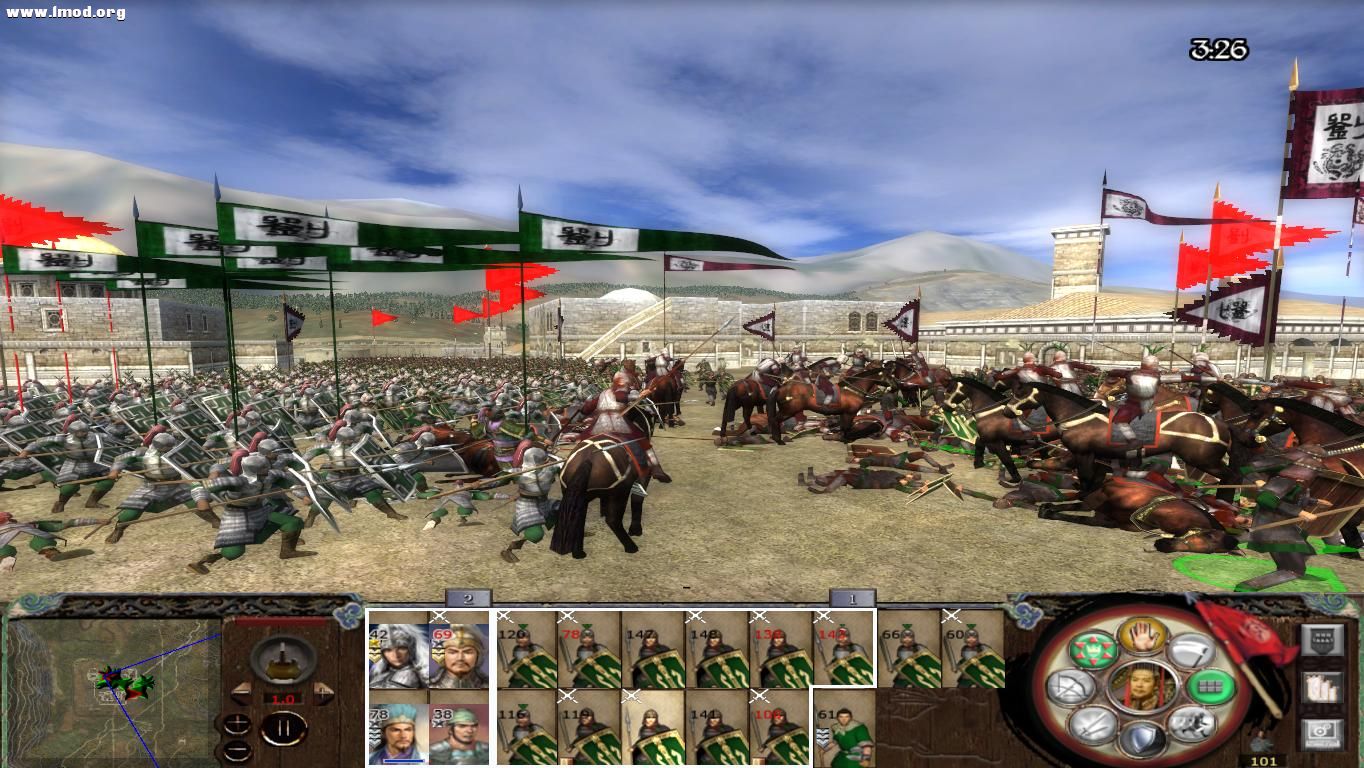Click the paper scrolls panel icon
Image resolution: width=1364 pixels, height=768 pixels.
1323,690
